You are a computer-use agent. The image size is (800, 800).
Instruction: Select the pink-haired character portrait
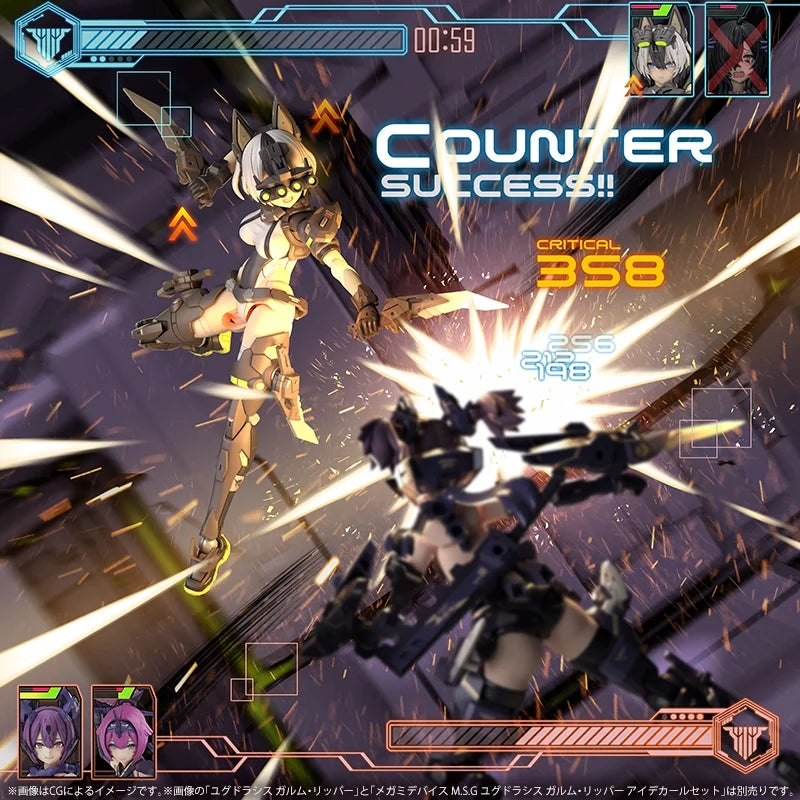click(123, 731)
